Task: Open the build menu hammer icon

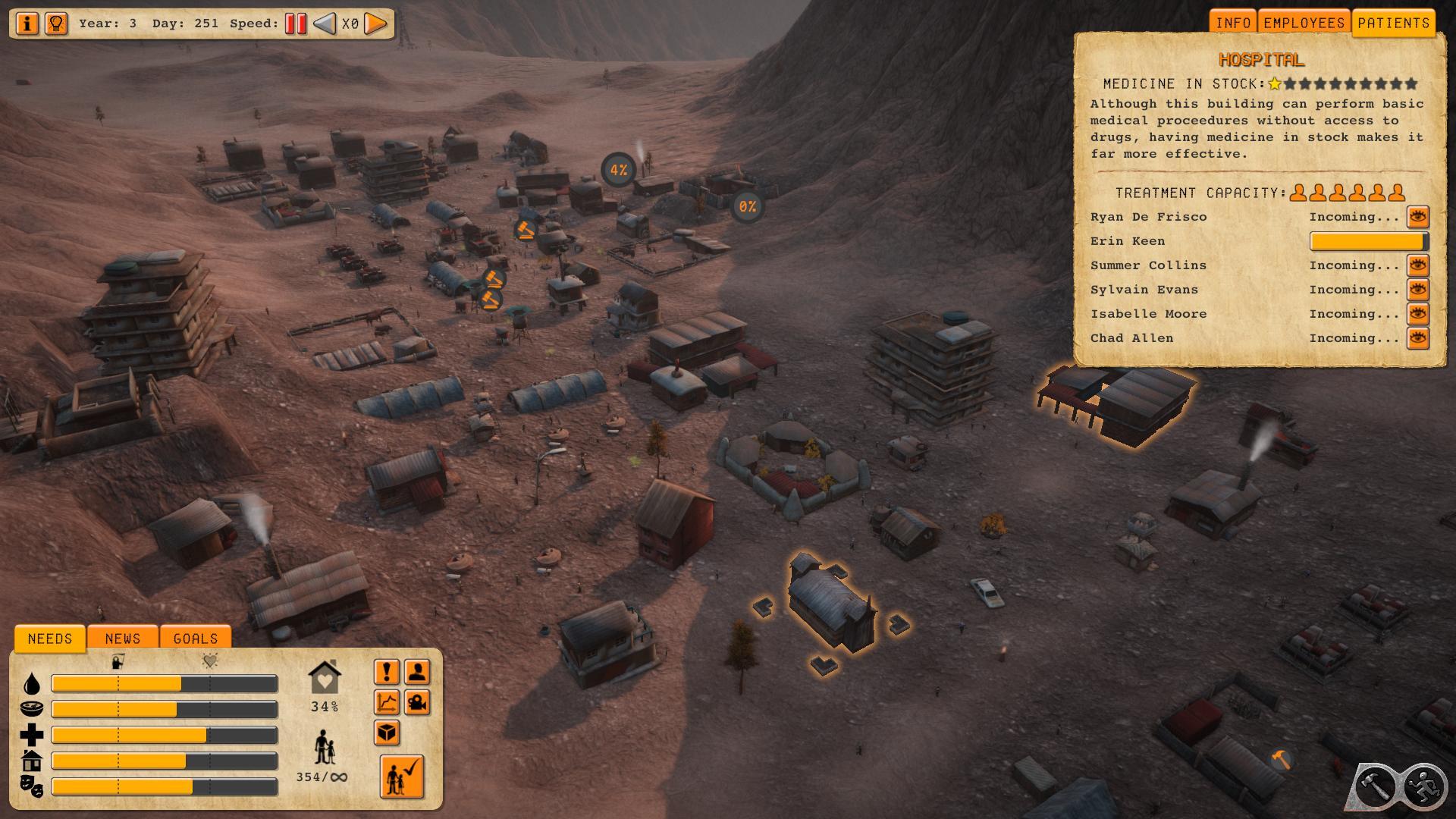Action: tap(1375, 786)
